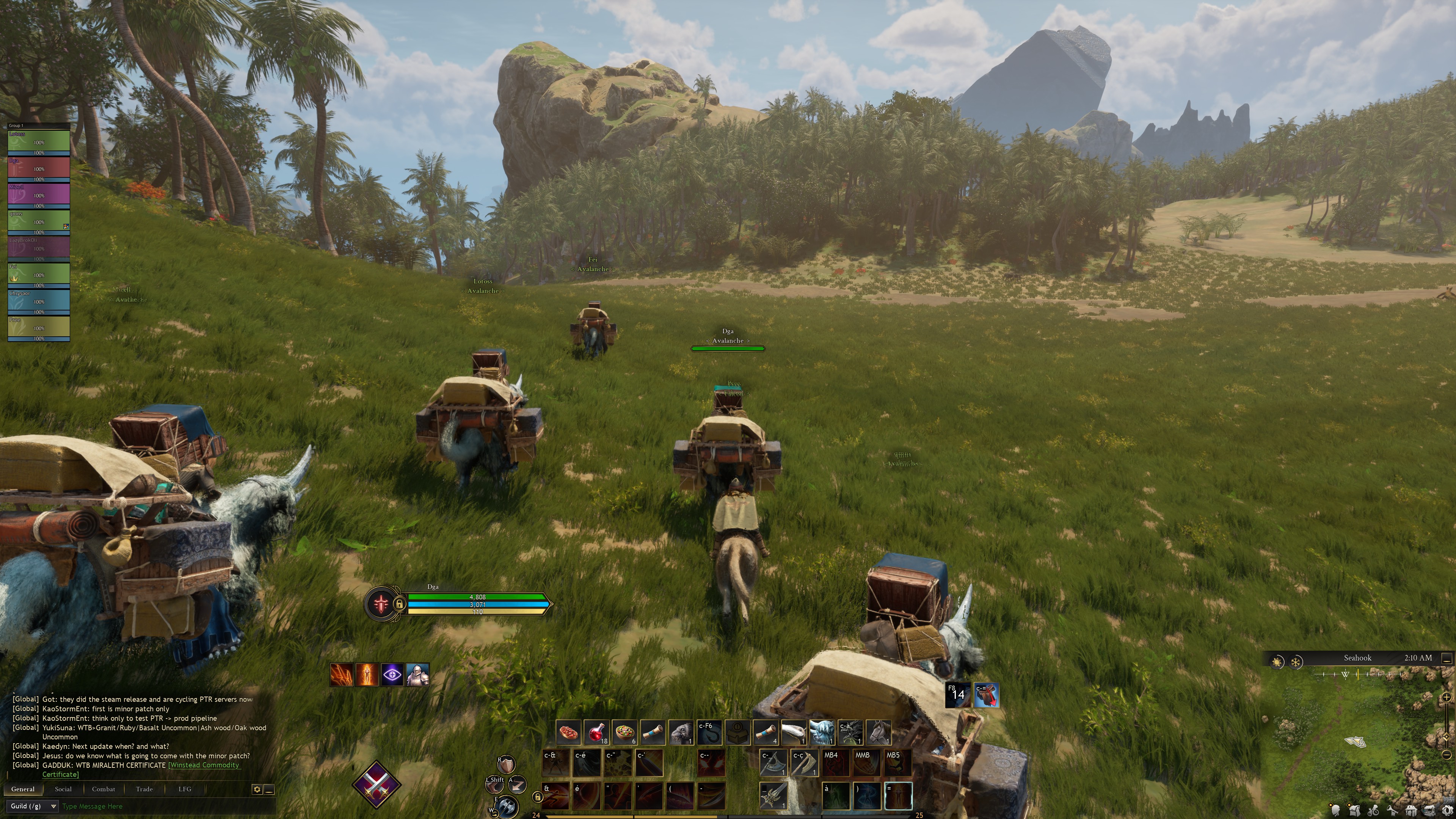Minimize the chat window
The width and height of the screenshot is (1456, 819).
tap(270, 789)
